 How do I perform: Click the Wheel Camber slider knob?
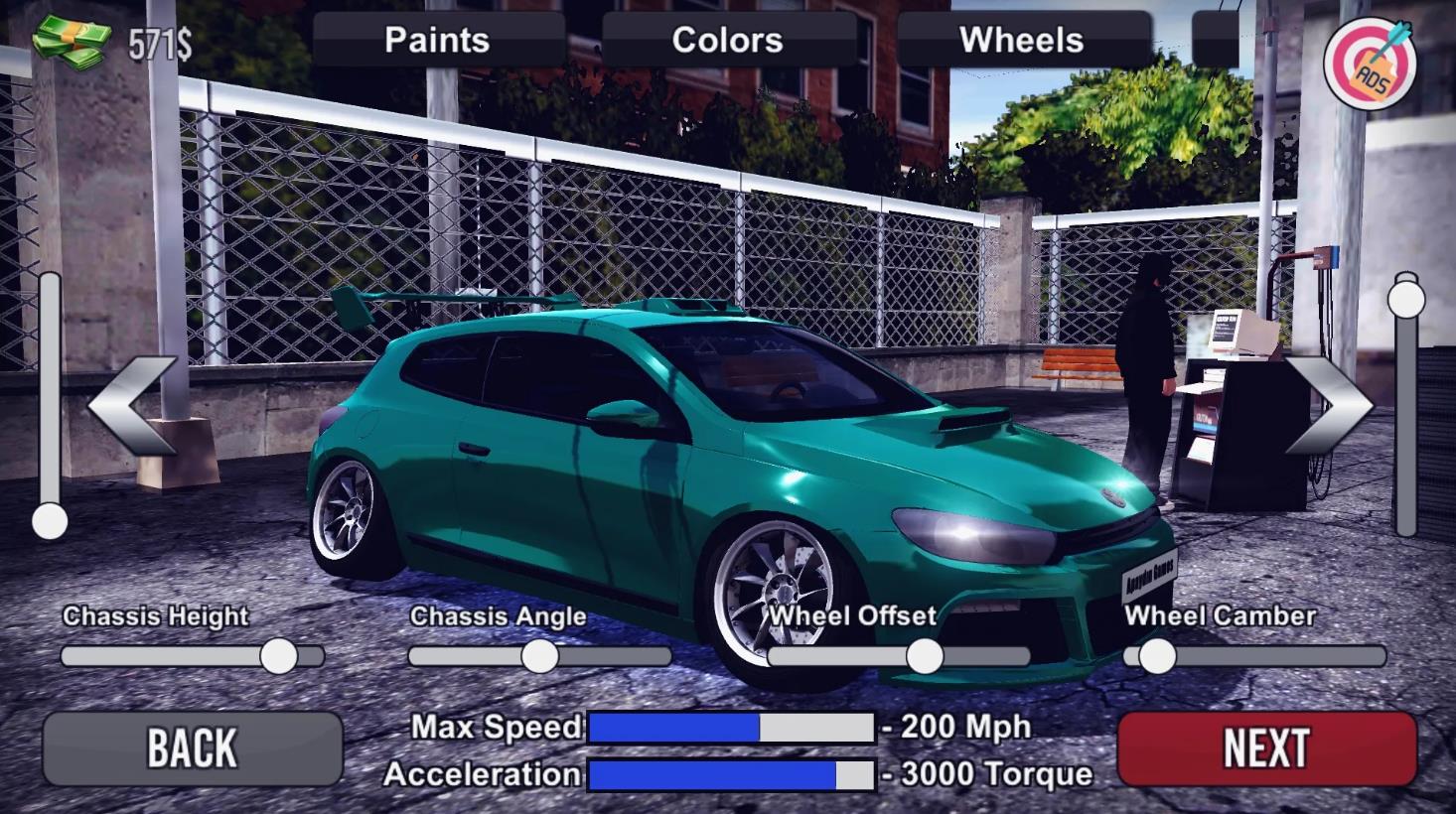pyautogui.click(x=1157, y=656)
